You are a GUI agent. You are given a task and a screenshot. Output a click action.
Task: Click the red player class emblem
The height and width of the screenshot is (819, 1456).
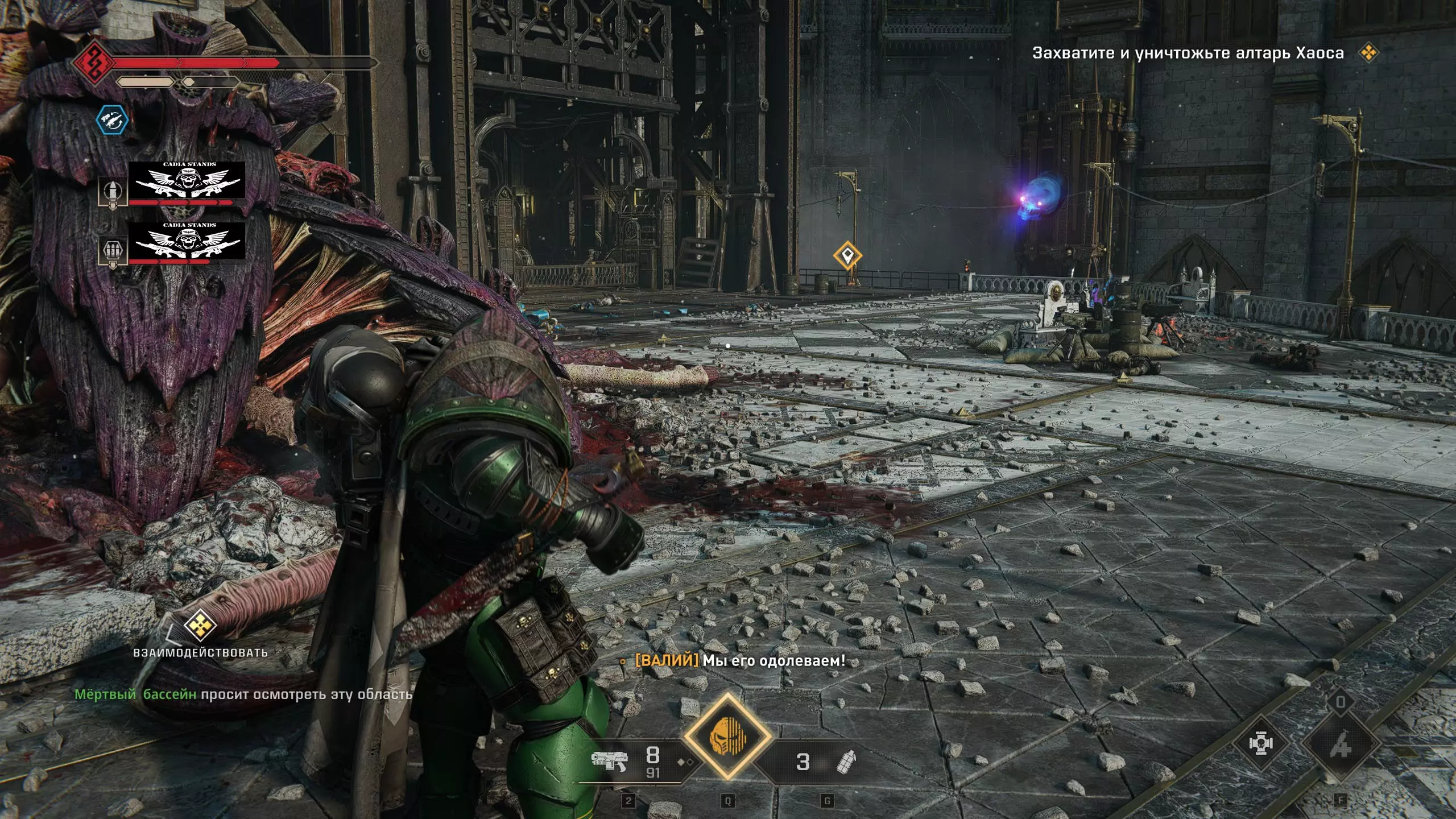[92, 61]
